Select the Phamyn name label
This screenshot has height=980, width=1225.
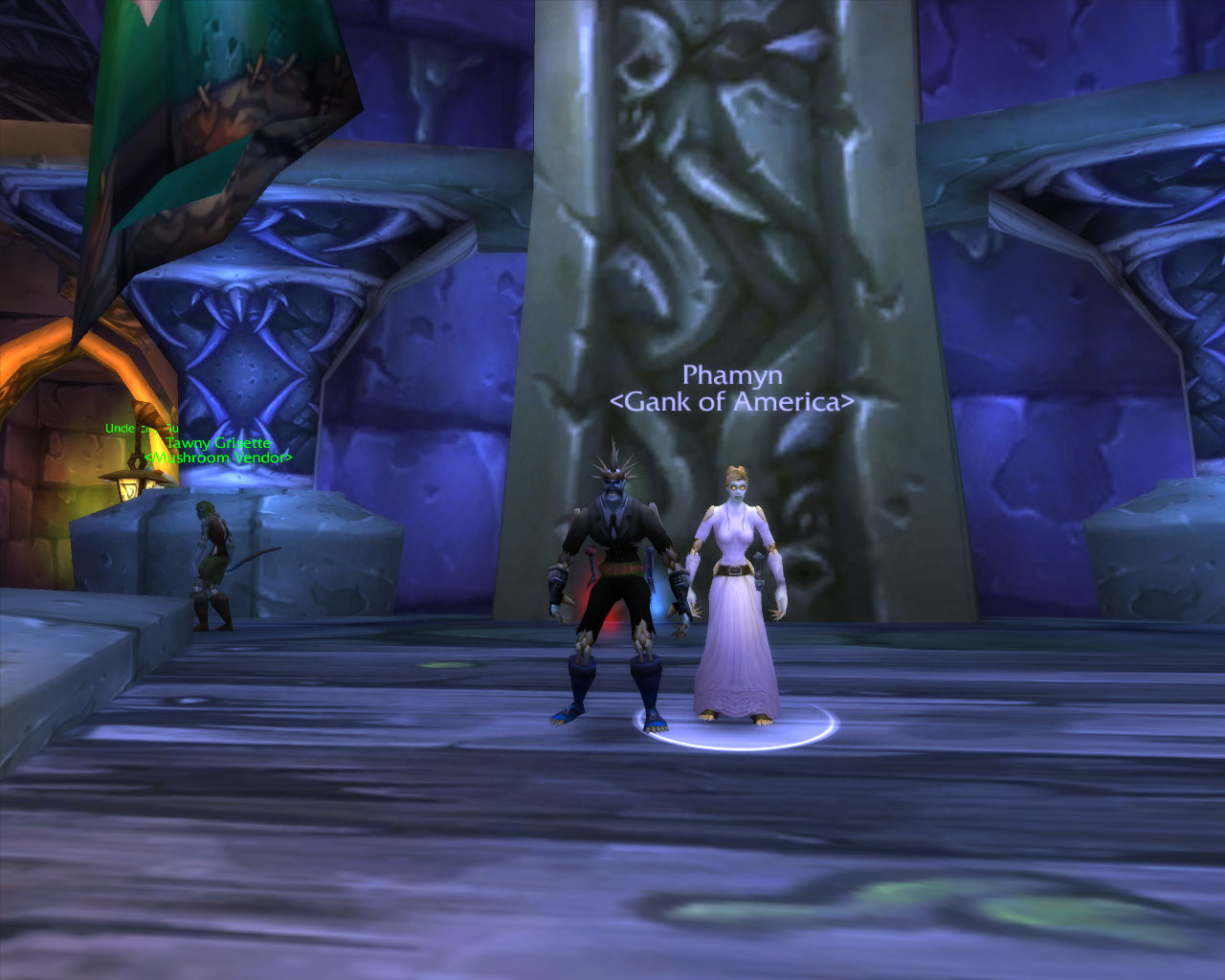[x=732, y=375]
